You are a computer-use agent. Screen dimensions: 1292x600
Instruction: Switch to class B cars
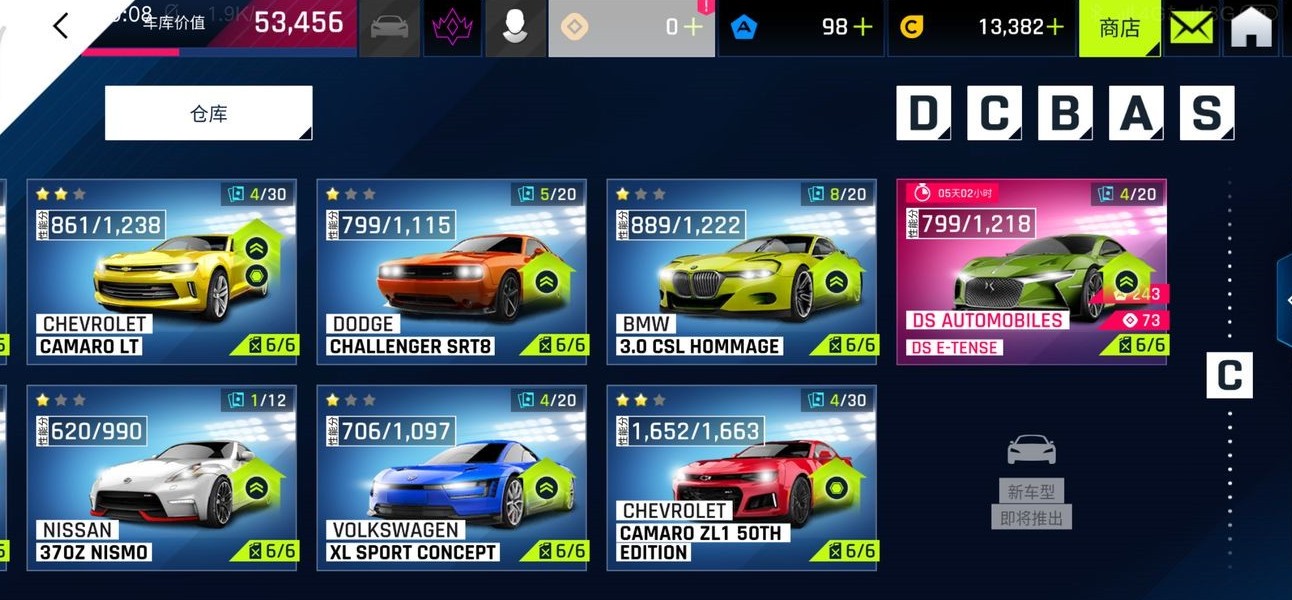tap(1065, 113)
